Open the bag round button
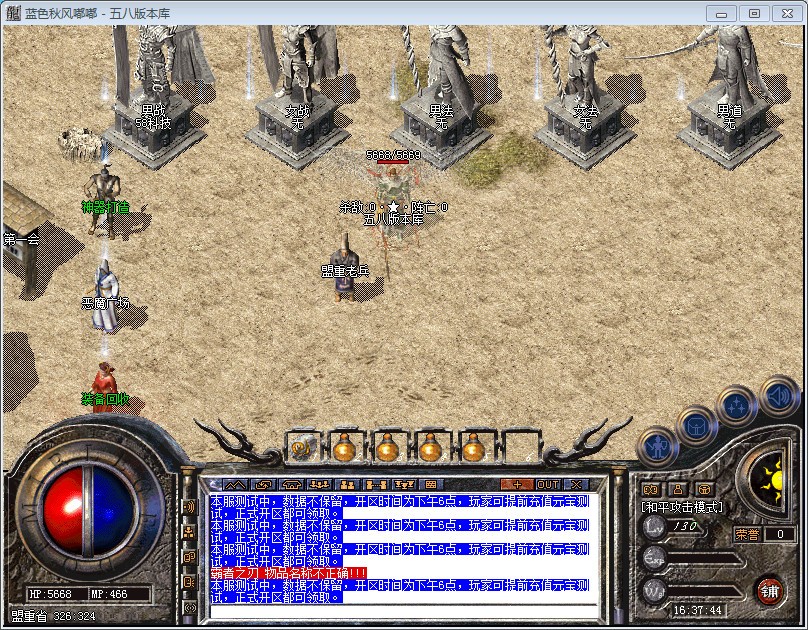The width and height of the screenshot is (808, 630). 697,427
